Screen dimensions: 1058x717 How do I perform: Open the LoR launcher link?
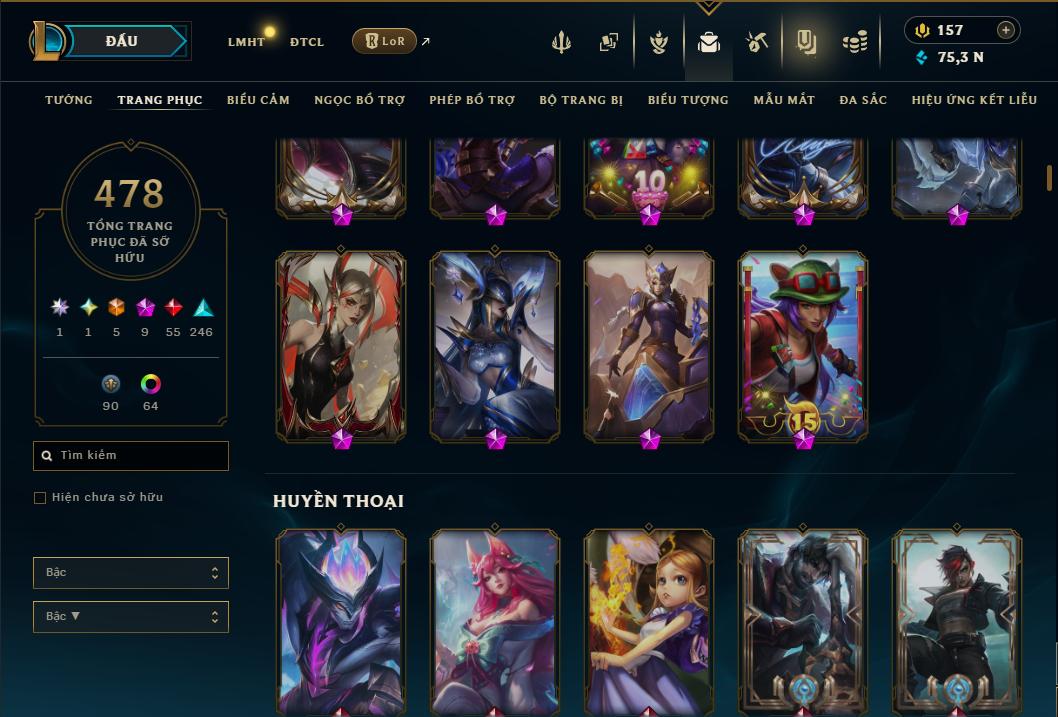coord(385,41)
